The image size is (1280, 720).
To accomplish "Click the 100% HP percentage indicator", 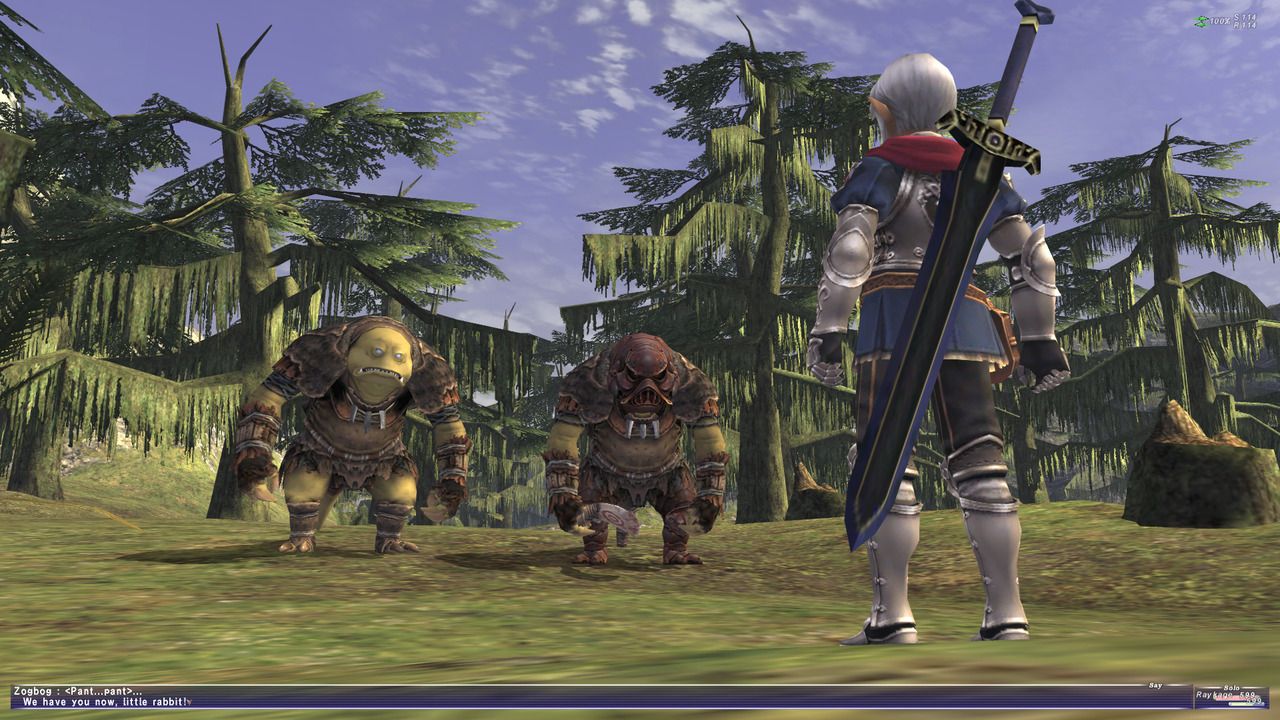I will [x=1219, y=20].
